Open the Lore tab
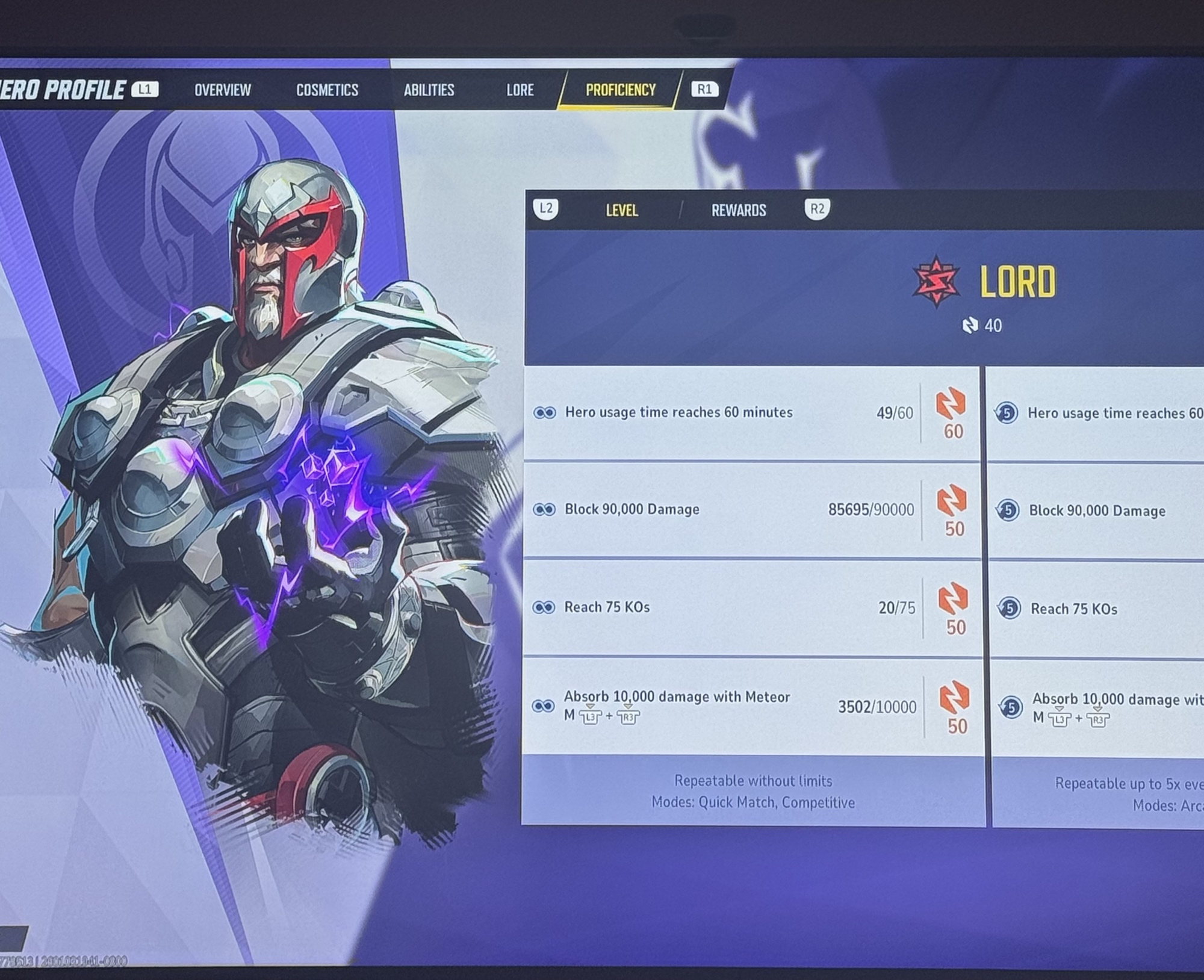The width and height of the screenshot is (1204, 980). point(520,90)
